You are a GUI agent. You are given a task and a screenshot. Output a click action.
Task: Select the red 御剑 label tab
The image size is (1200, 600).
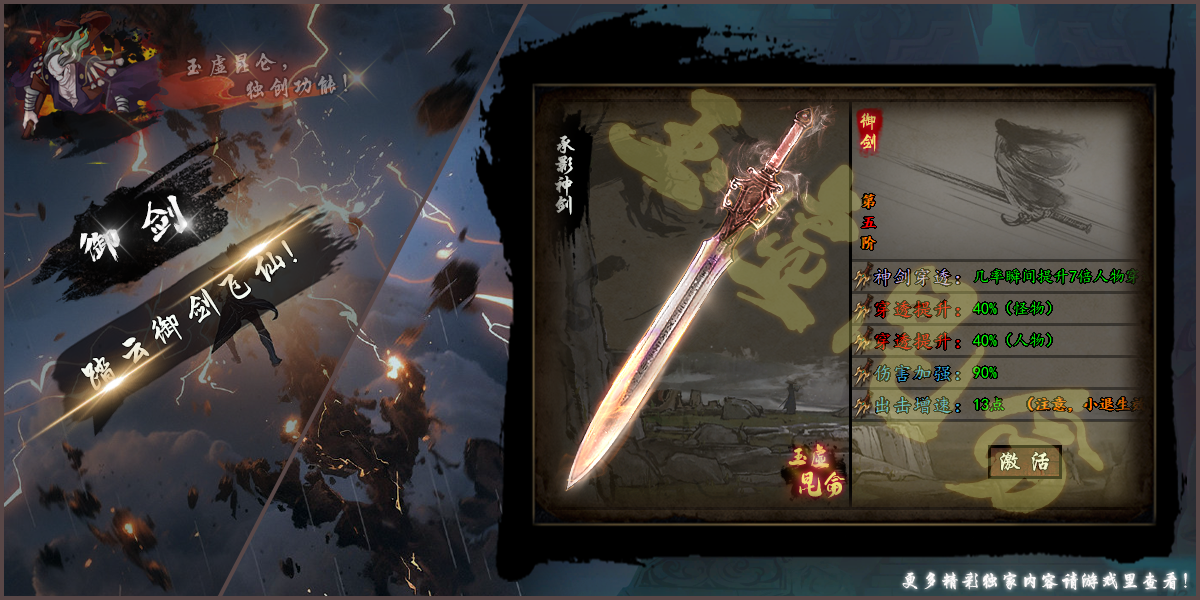pyautogui.click(x=869, y=134)
